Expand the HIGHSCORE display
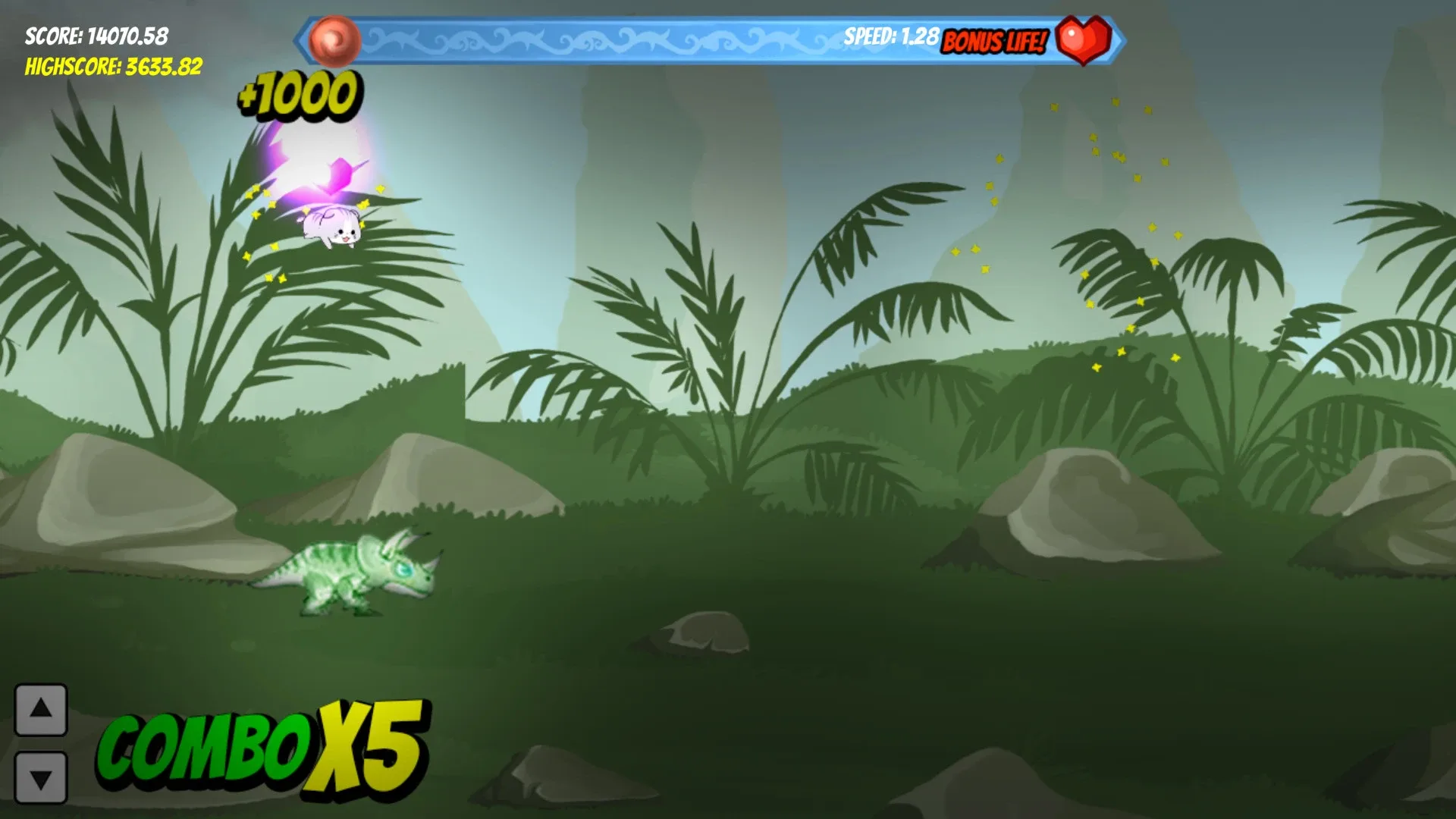Viewport: 1456px width, 819px height. point(112,68)
